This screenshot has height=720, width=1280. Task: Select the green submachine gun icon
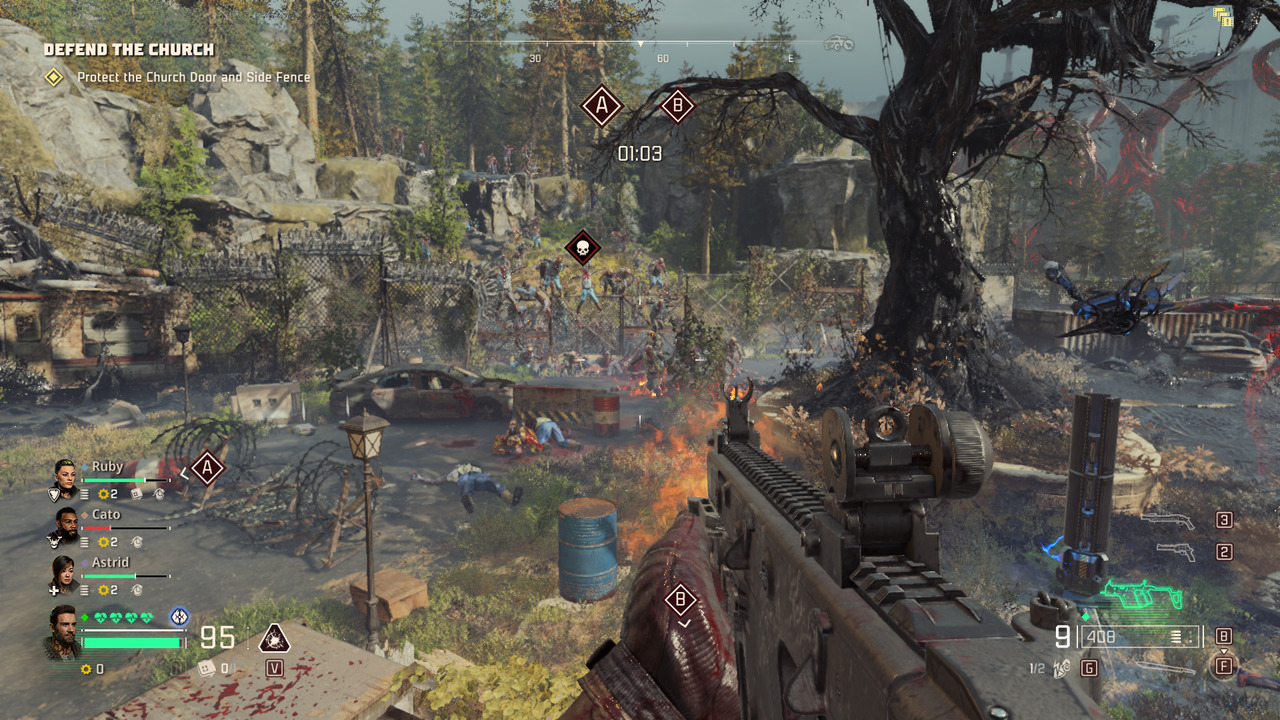point(1141,597)
